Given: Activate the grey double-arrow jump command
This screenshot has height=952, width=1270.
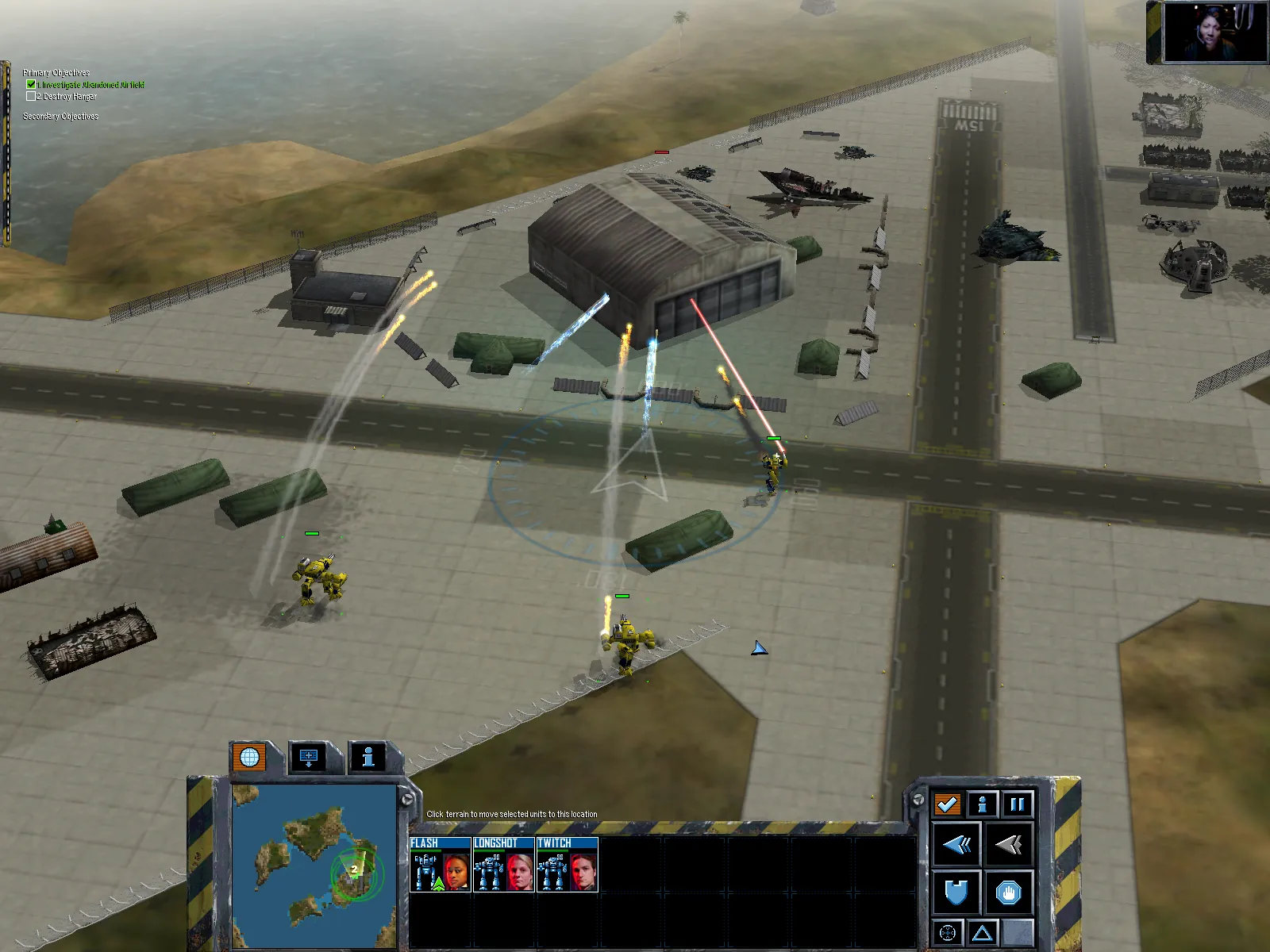Looking at the screenshot, I should [1008, 845].
